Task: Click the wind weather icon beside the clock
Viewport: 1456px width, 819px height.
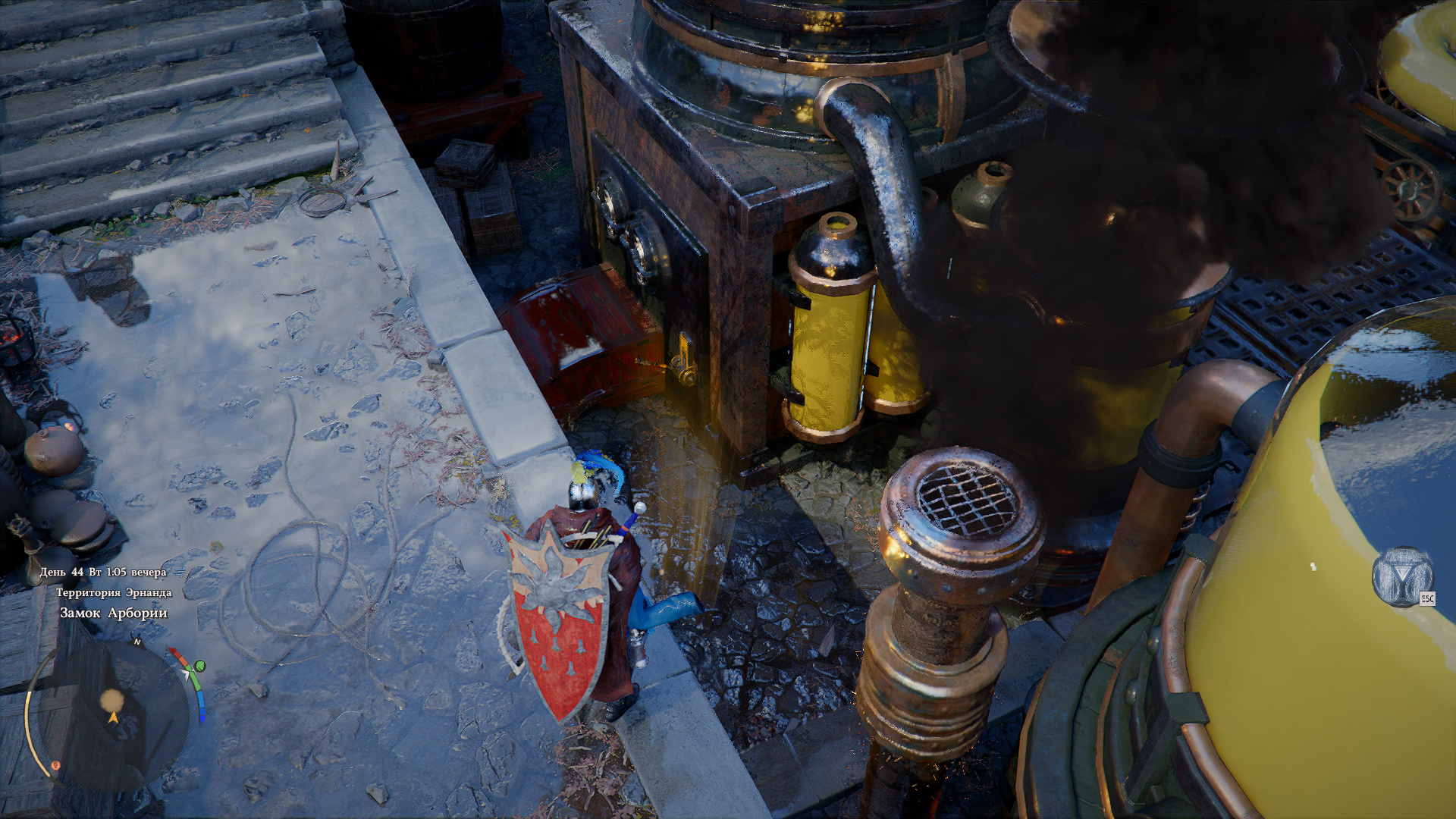Action: (179, 572)
